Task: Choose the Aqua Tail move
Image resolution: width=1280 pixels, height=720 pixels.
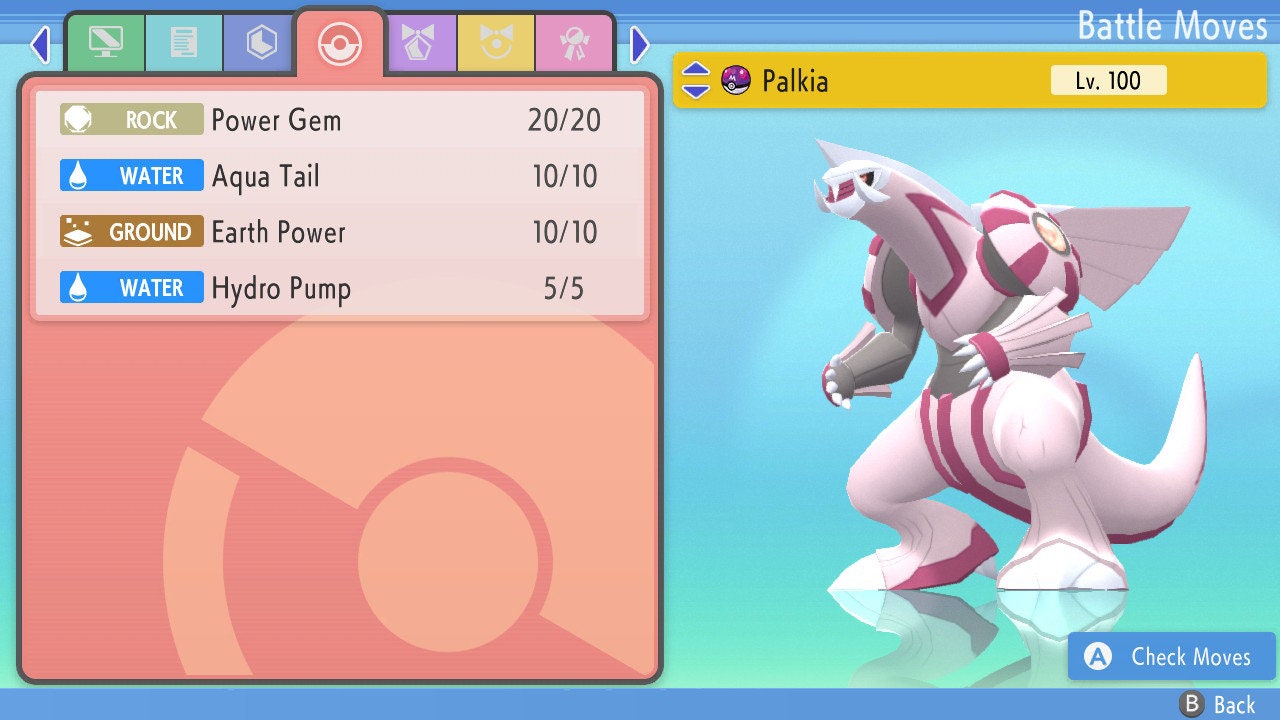Action: (x=340, y=176)
